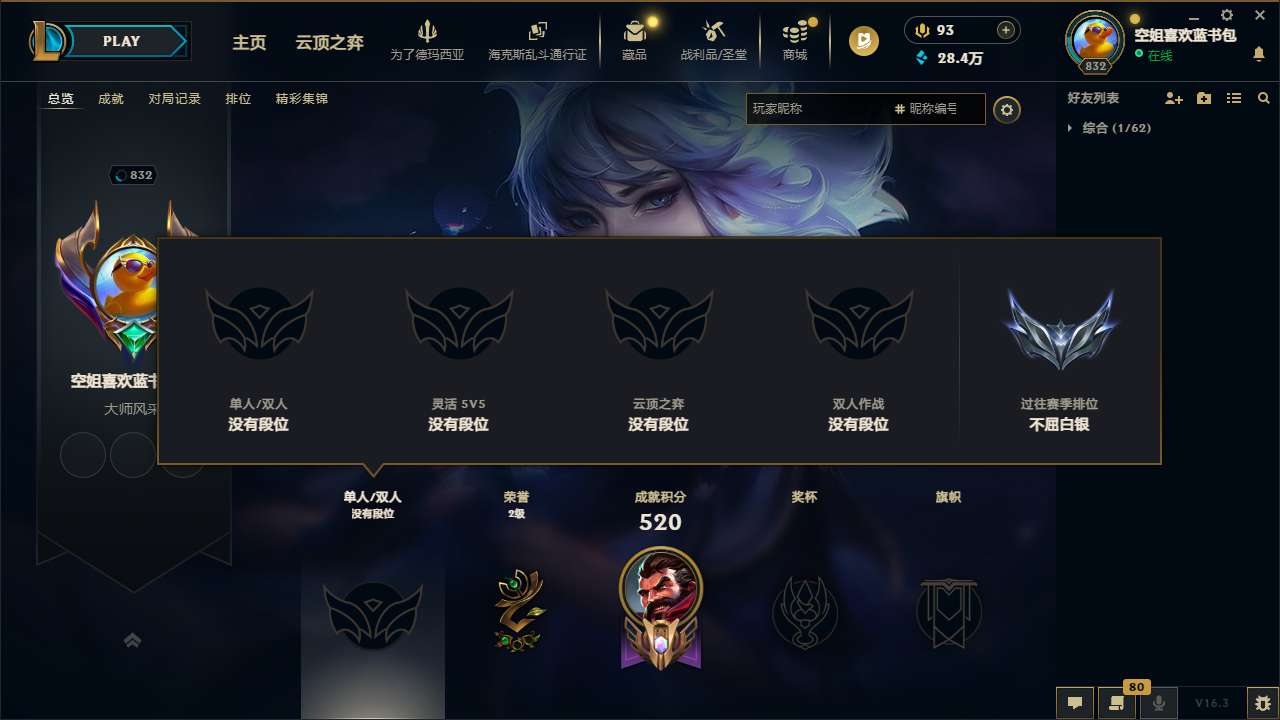1280x720 pixels.
Task: Open the chat bubble icon in bottom bar
Action: pos(1074,703)
